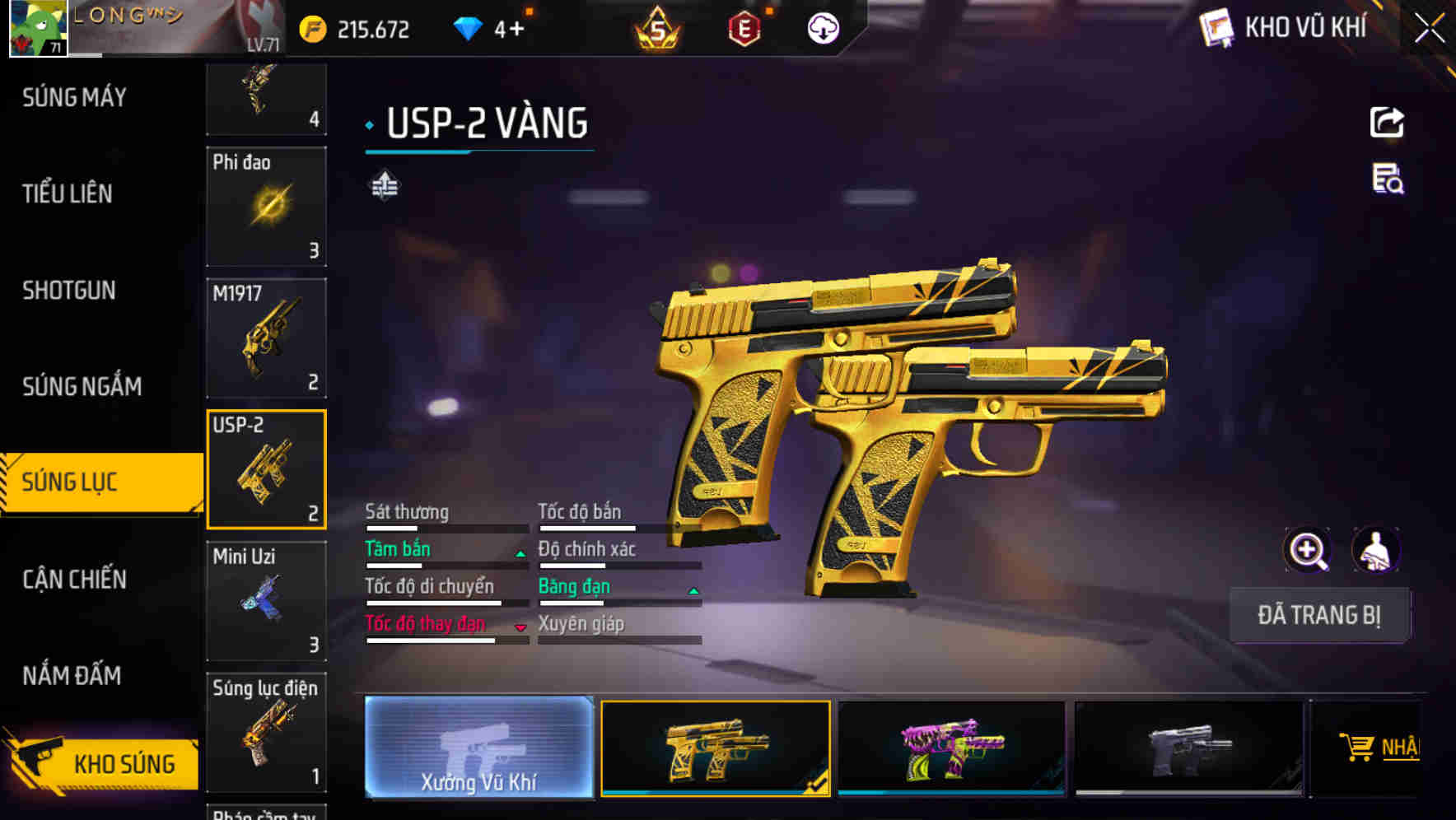Close the weapon vault screen
1456x820 pixels.
coord(1430,29)
